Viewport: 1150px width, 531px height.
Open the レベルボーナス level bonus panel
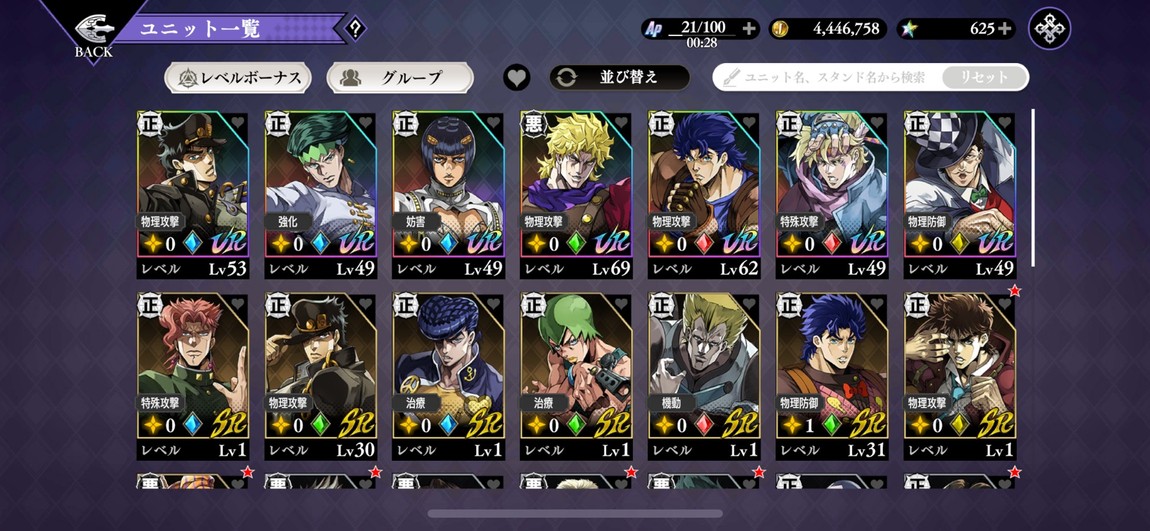coord(238,77)
